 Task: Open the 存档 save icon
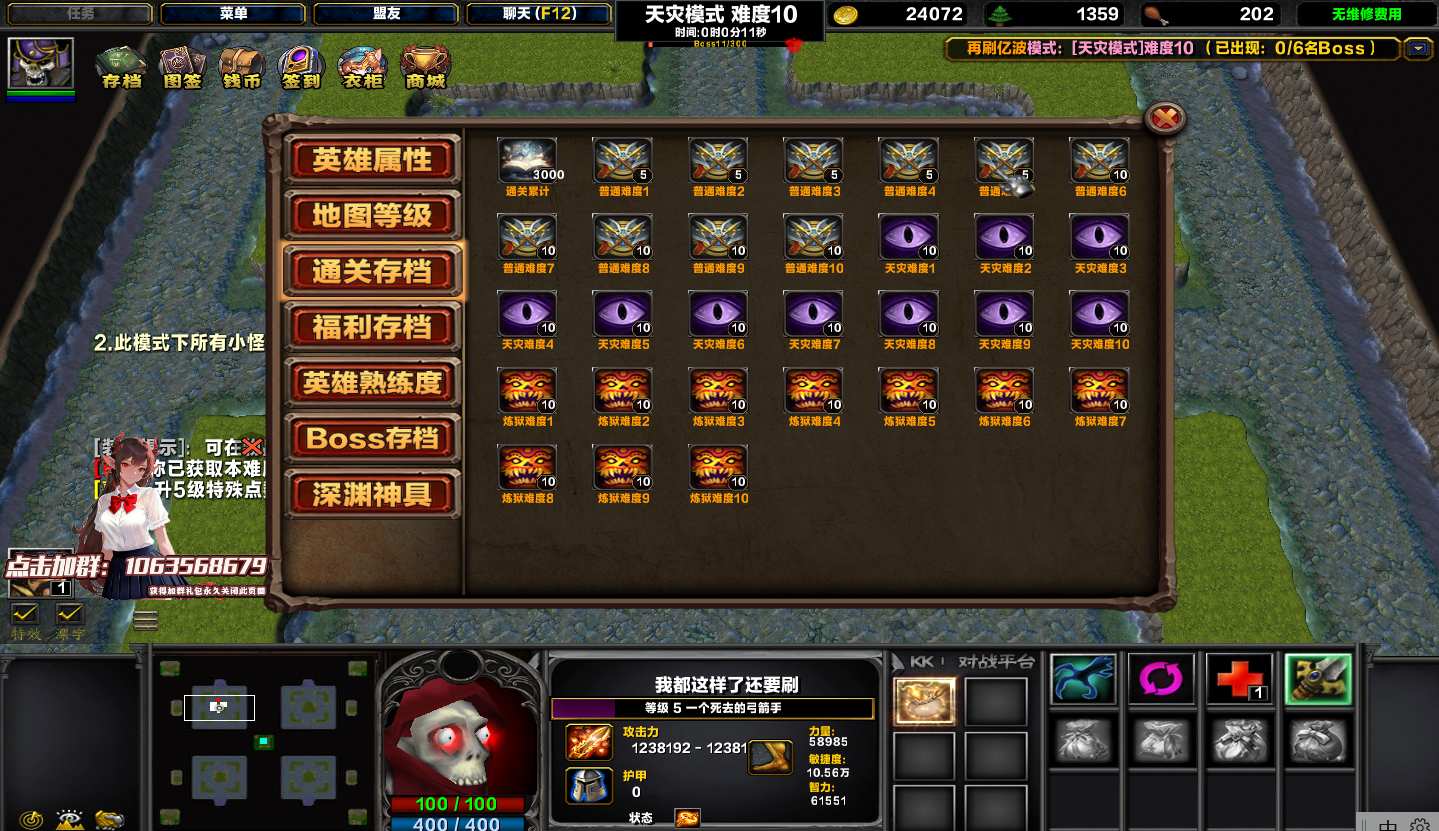tap(121, 66)
